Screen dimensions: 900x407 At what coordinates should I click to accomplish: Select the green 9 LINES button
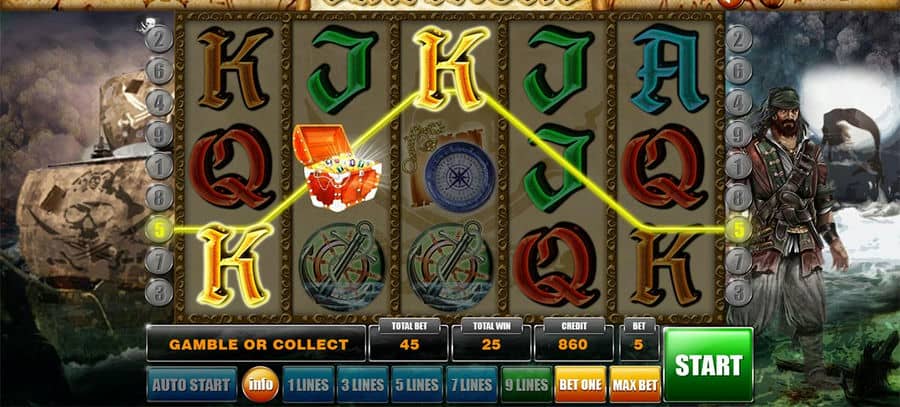point(525,384)
